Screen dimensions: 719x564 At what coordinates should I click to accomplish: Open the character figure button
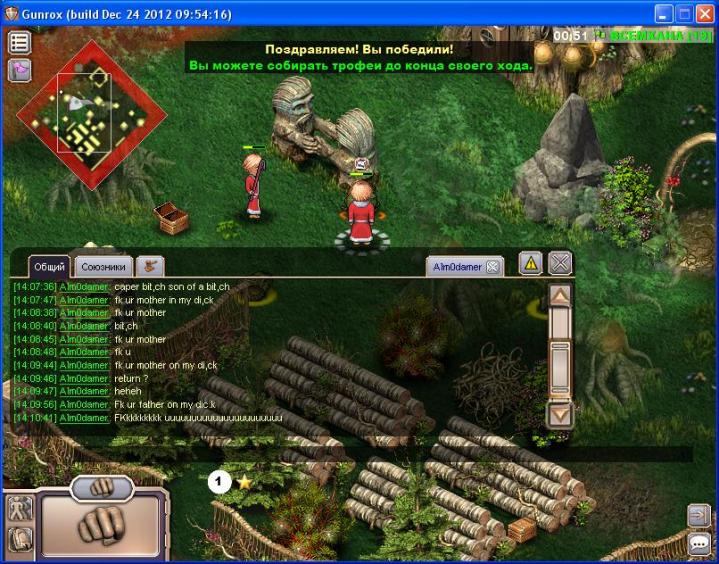[x=19, y=508]
